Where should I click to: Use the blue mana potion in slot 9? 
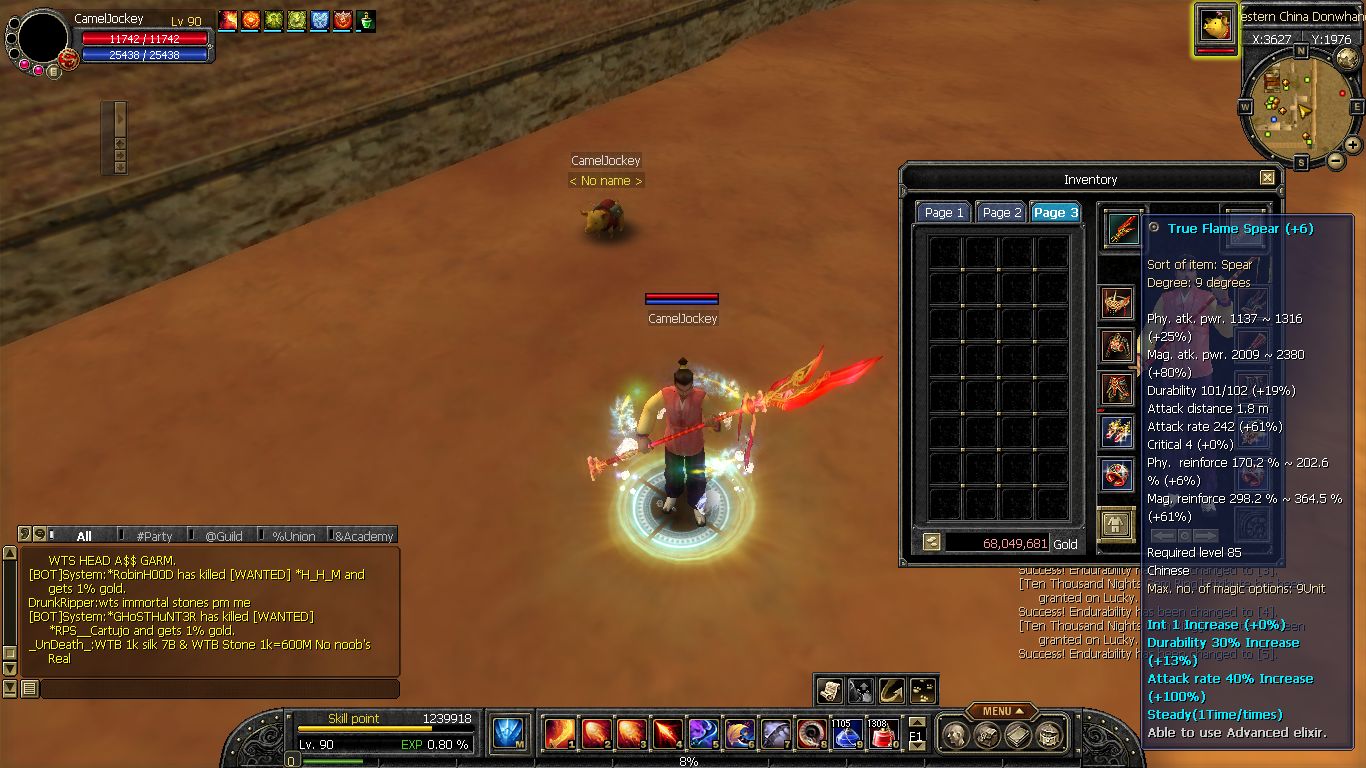click(x=846, y=735)
